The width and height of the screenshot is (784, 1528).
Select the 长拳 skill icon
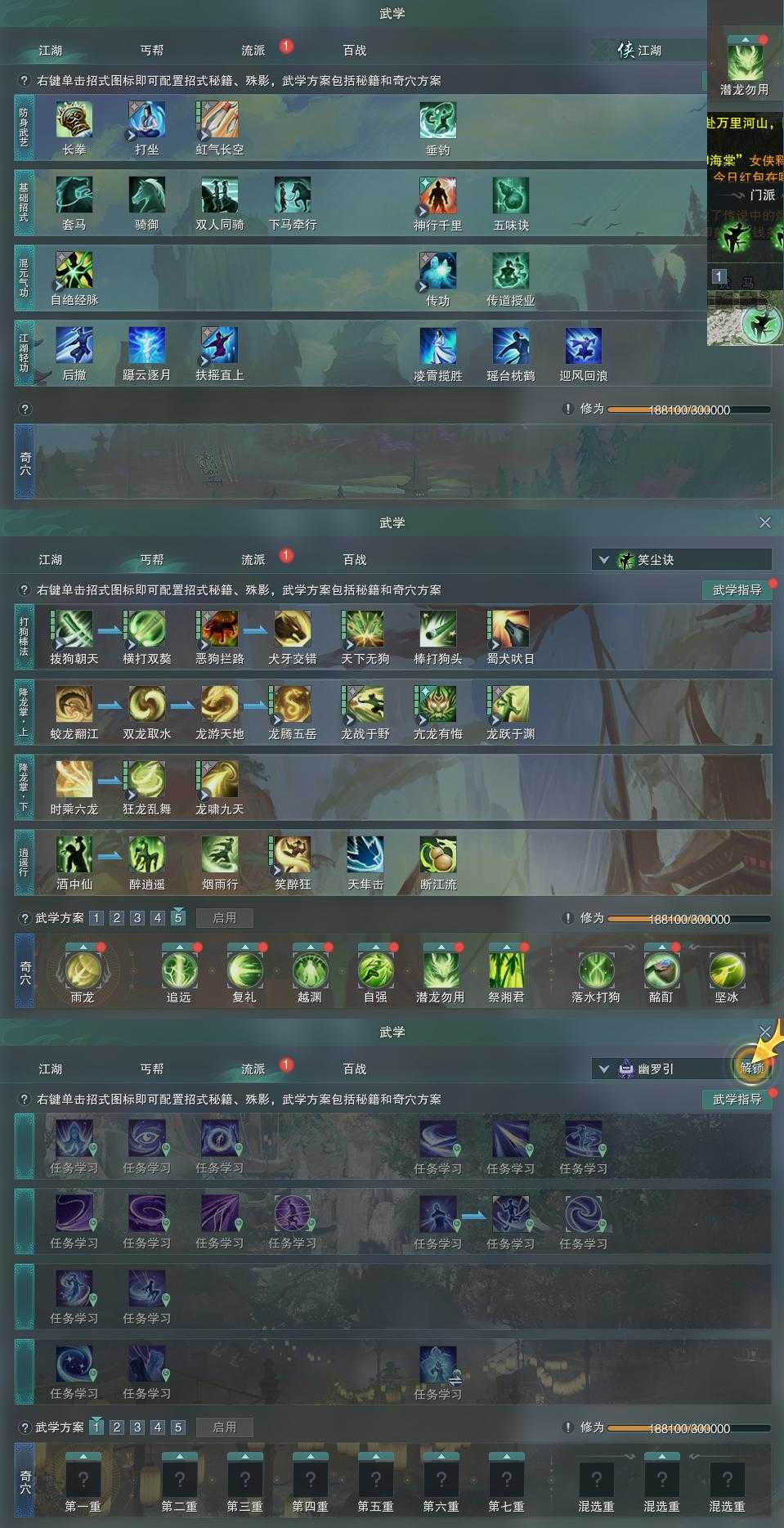pyautogui.click(x=74, y=120)
